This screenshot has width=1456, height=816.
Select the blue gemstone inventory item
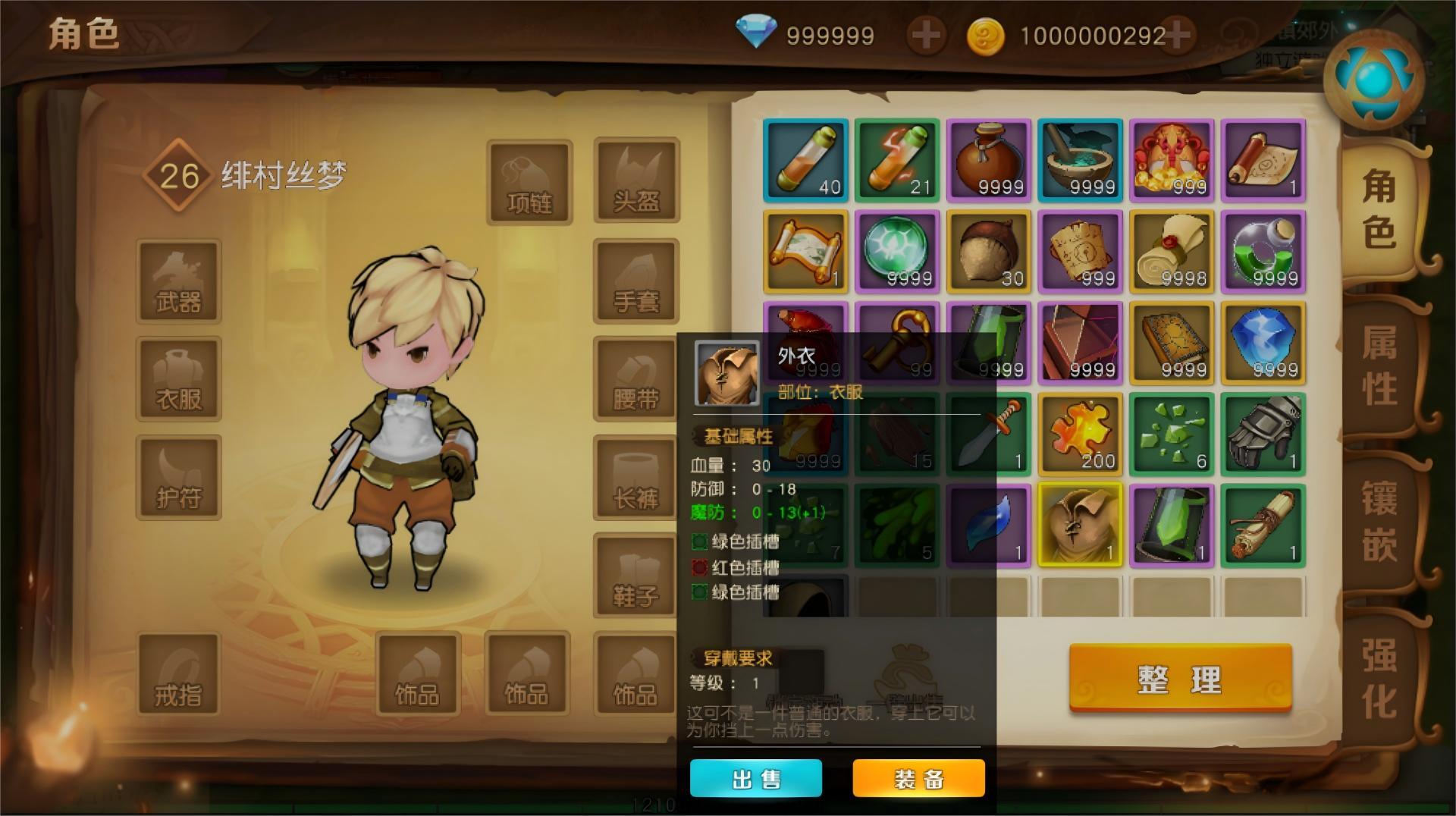[x=1263, y=343]
